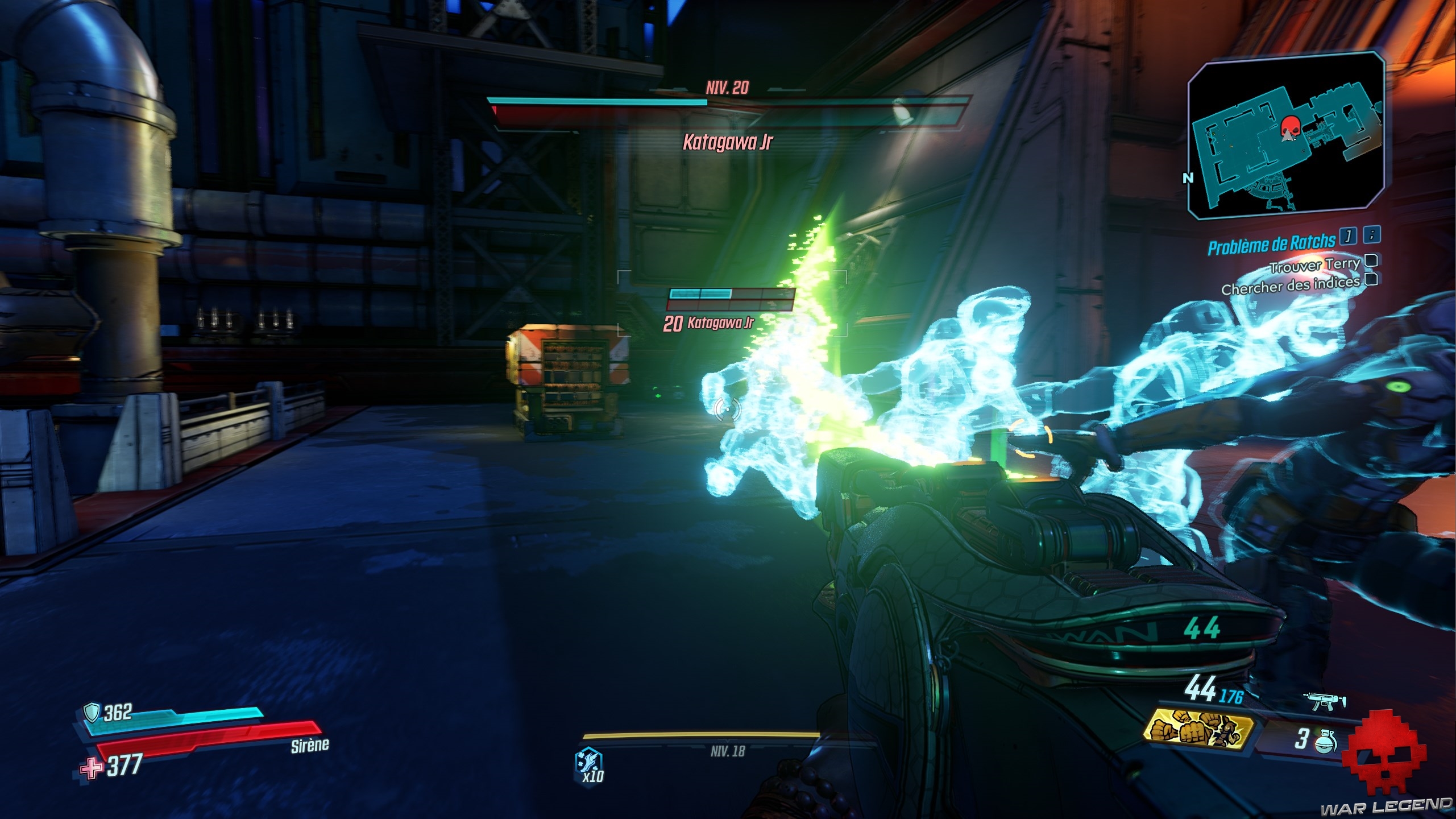Click the shield icon beside 362

pyautogui.click(x=91, y=712)
